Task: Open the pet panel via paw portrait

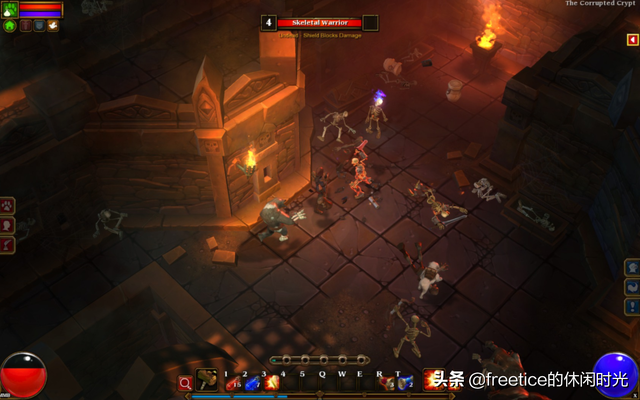Action: (8, 9)
